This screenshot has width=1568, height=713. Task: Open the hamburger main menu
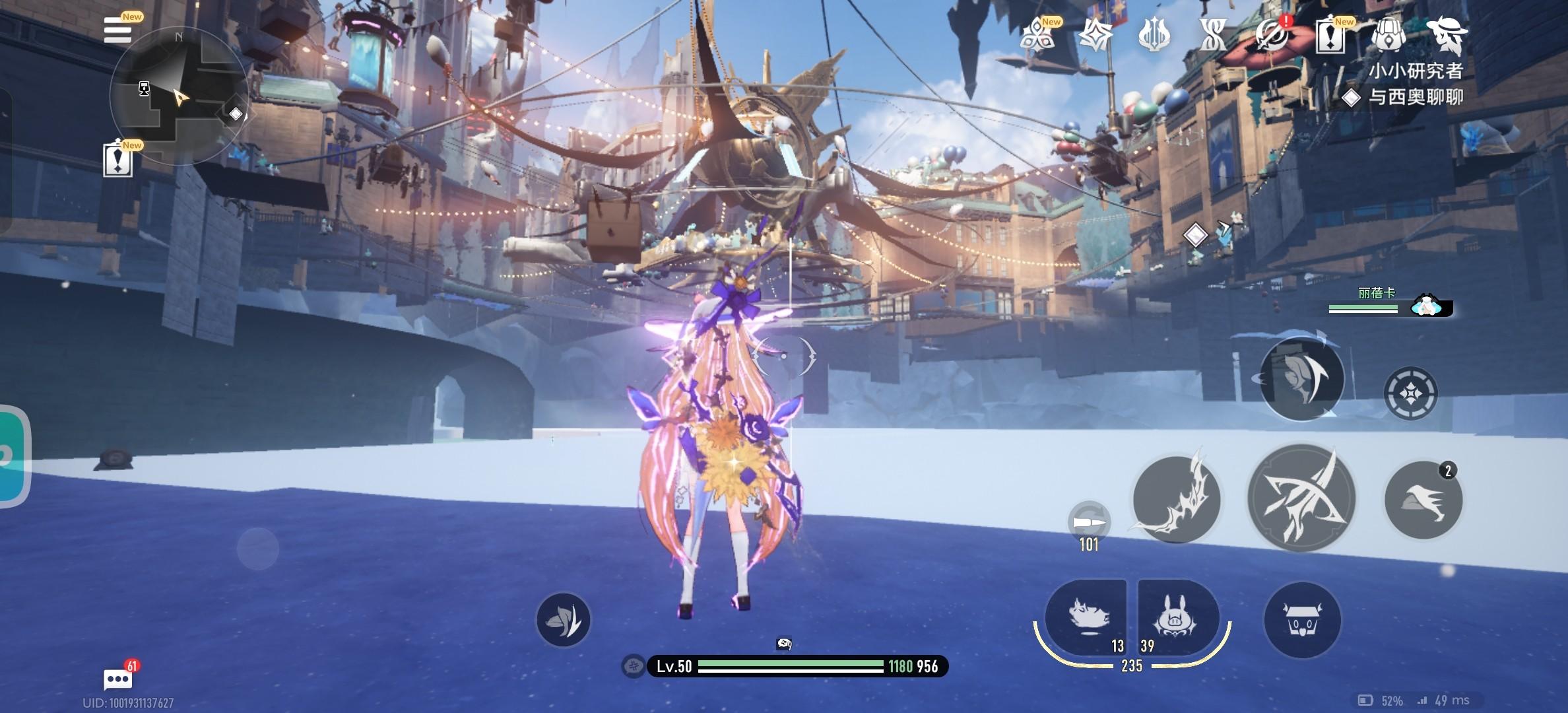(x=118, y=30)
